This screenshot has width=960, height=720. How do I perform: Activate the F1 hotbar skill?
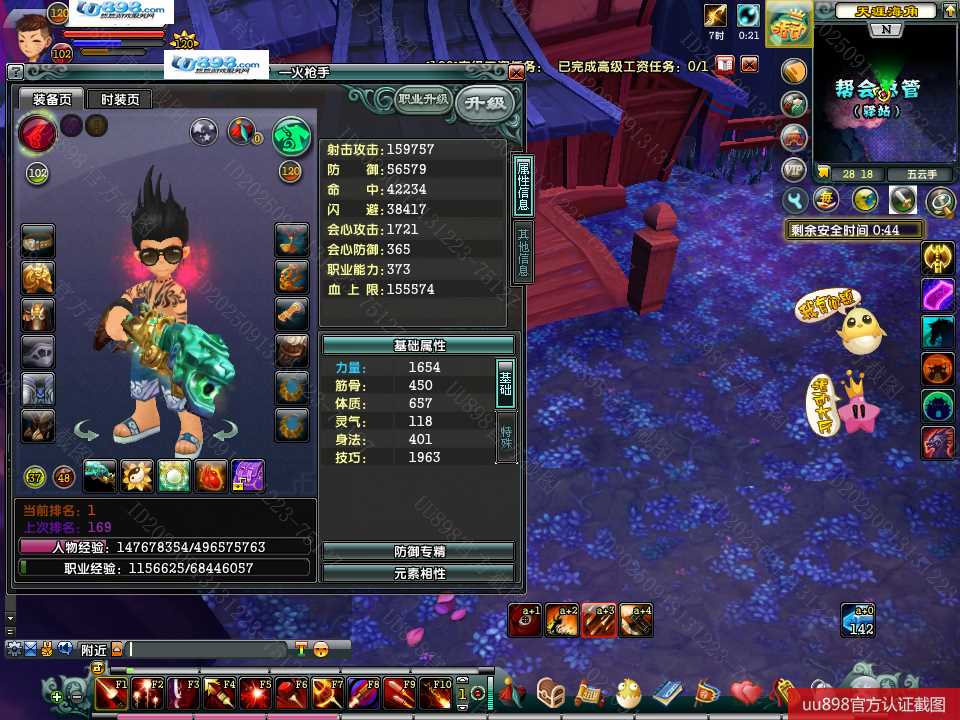[110, 692]
